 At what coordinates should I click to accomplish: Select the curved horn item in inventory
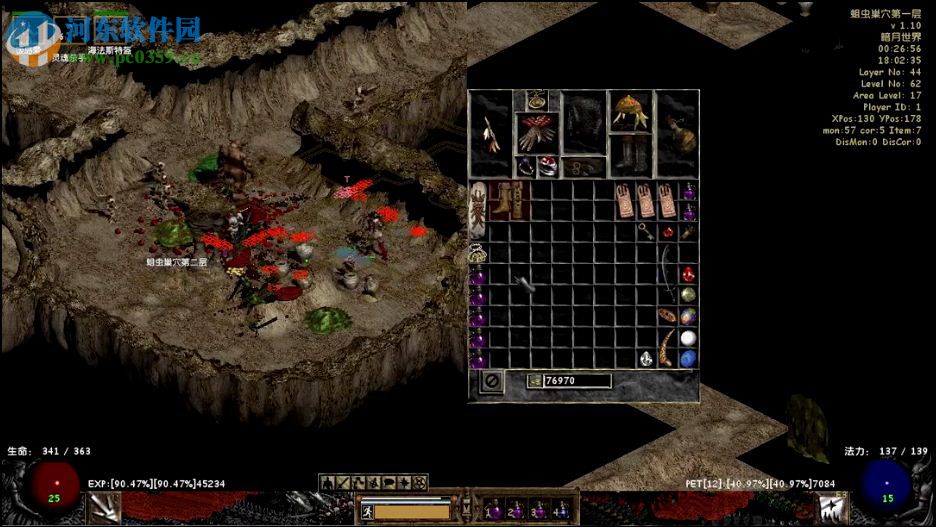coord(667,348)
